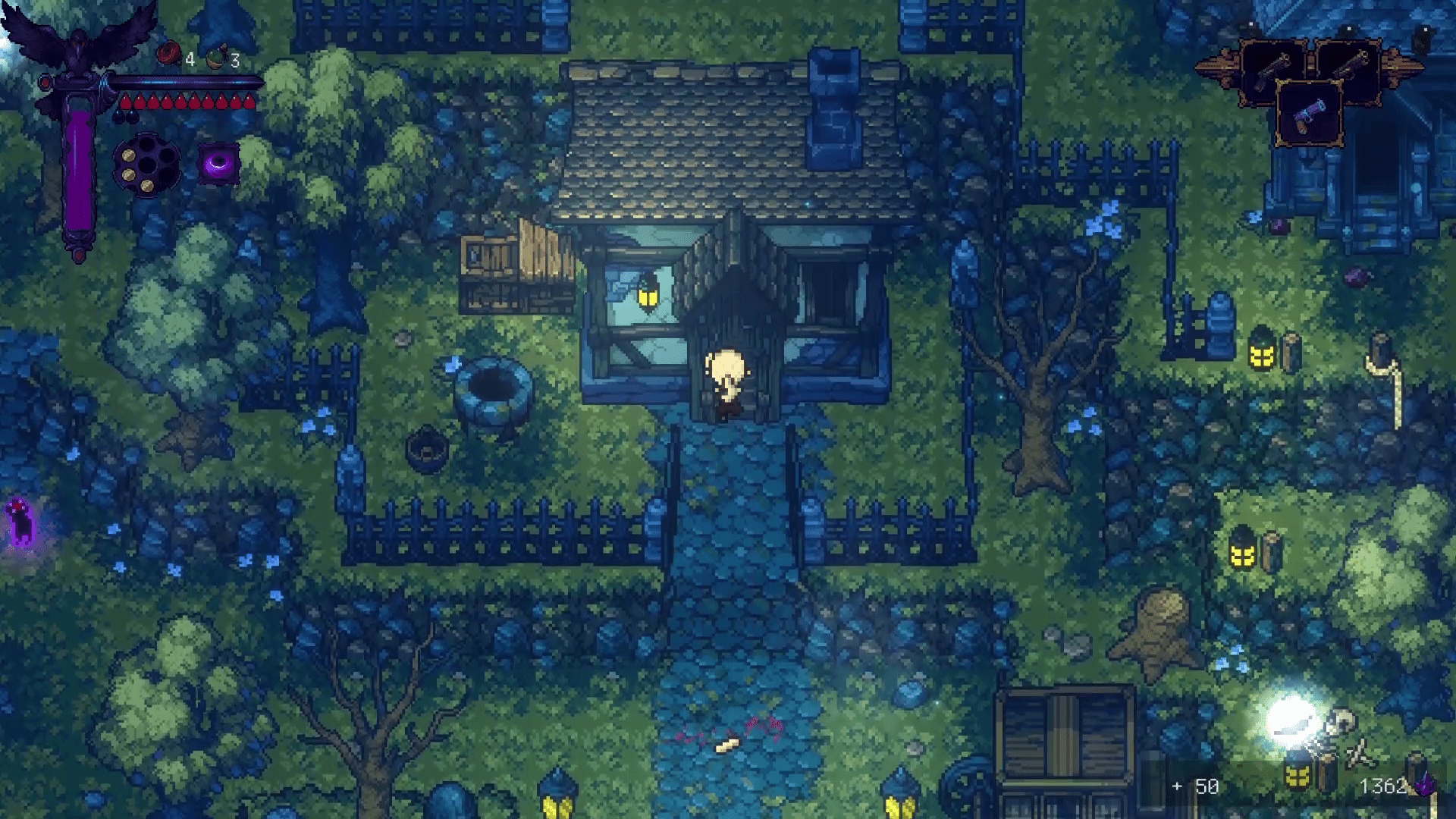Select the revolver cylinder ammo icon

pyautogui.click(x=146, y=165)
